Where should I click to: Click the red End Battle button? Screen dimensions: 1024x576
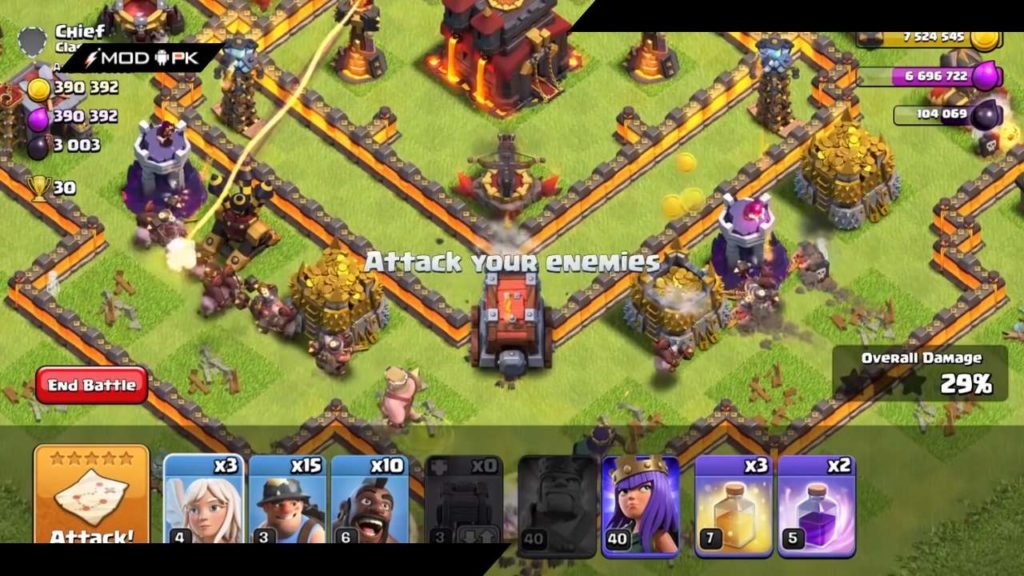[x=92, y=385]
